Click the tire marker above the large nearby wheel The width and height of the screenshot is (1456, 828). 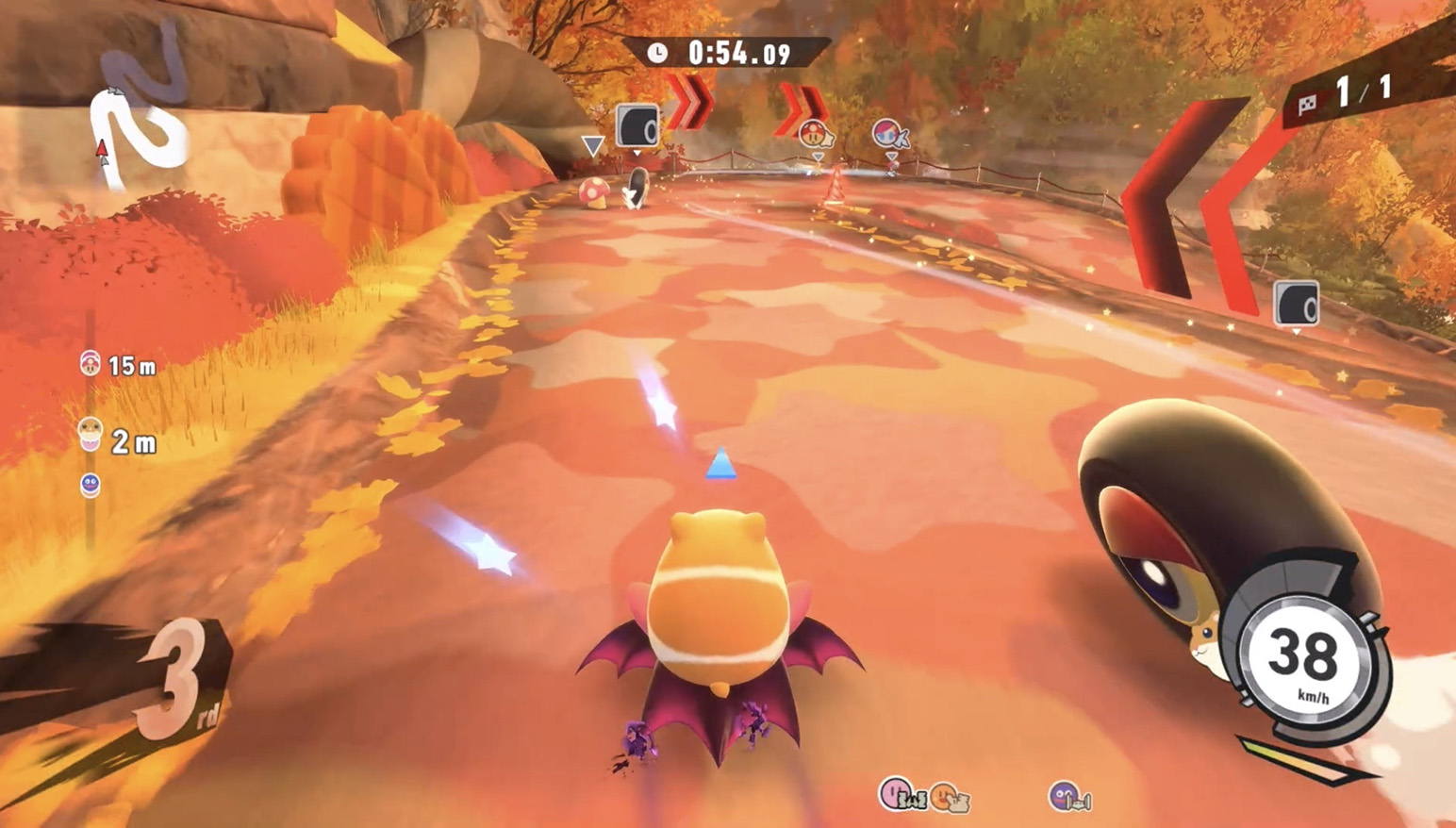(1297, 304)
